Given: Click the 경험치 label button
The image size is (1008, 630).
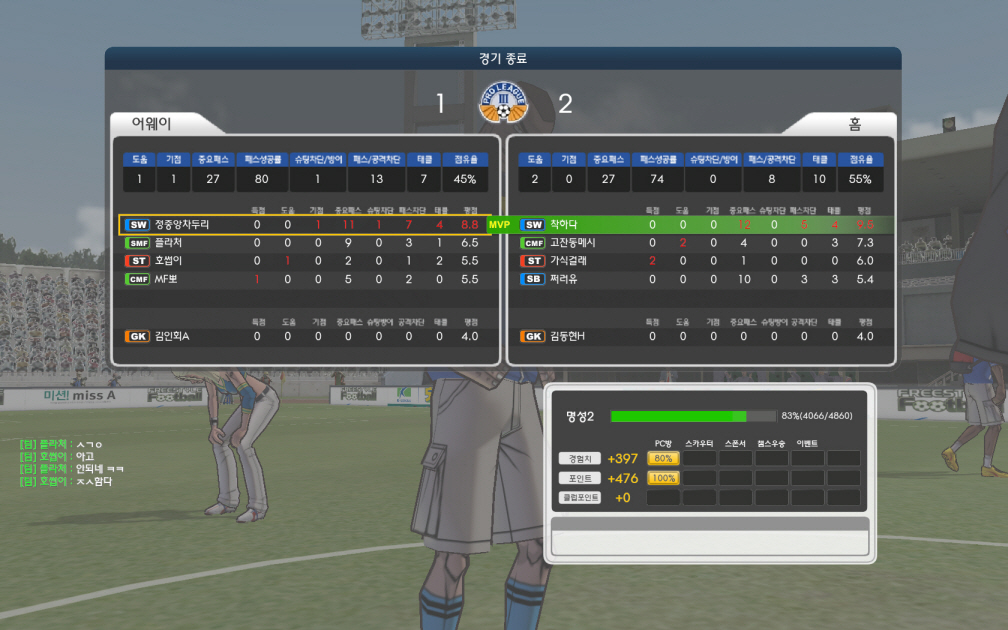Looking at the screenshot, I should pyautogui.click(x=580, y=459).
